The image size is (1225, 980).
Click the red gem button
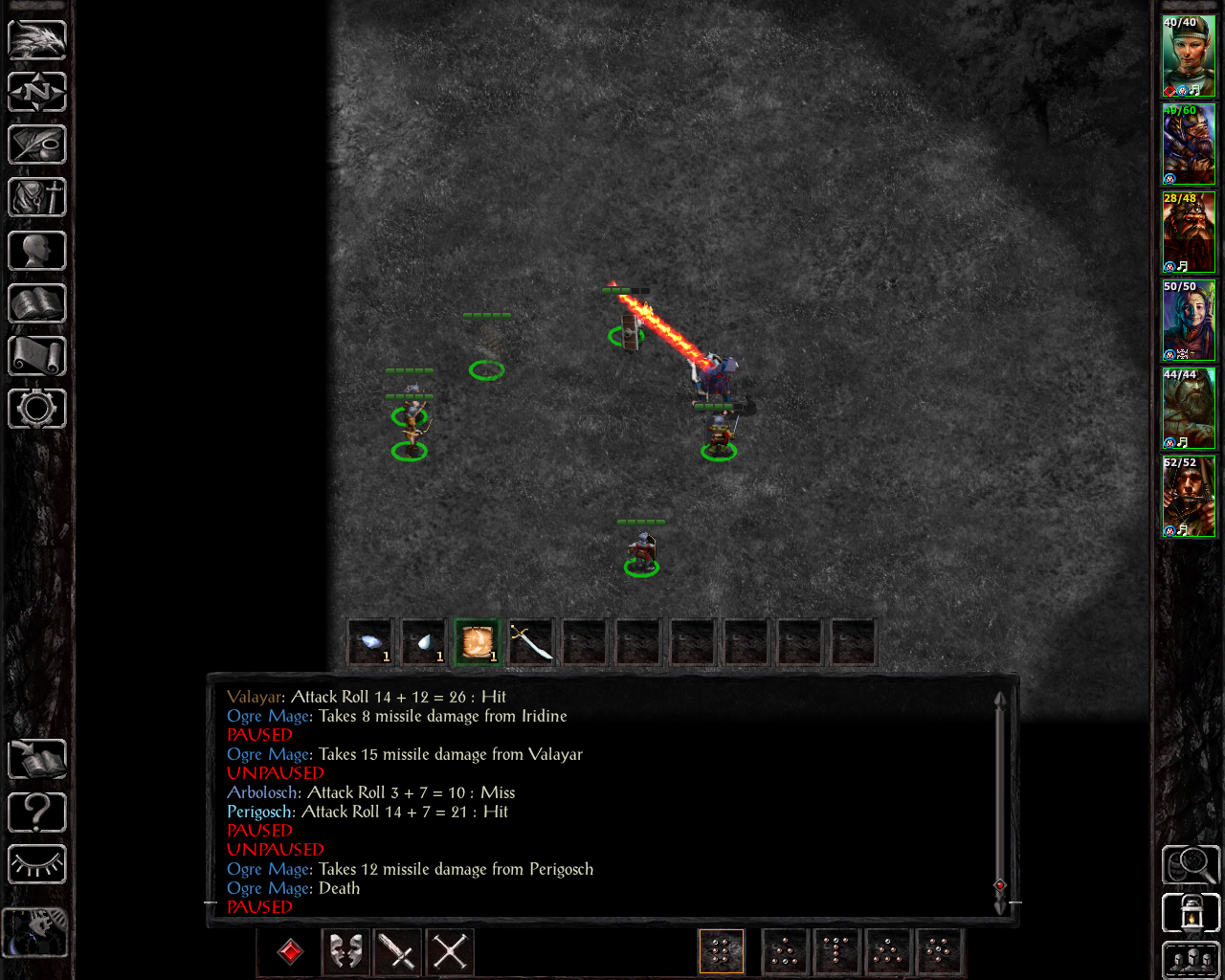pos(291,951)
